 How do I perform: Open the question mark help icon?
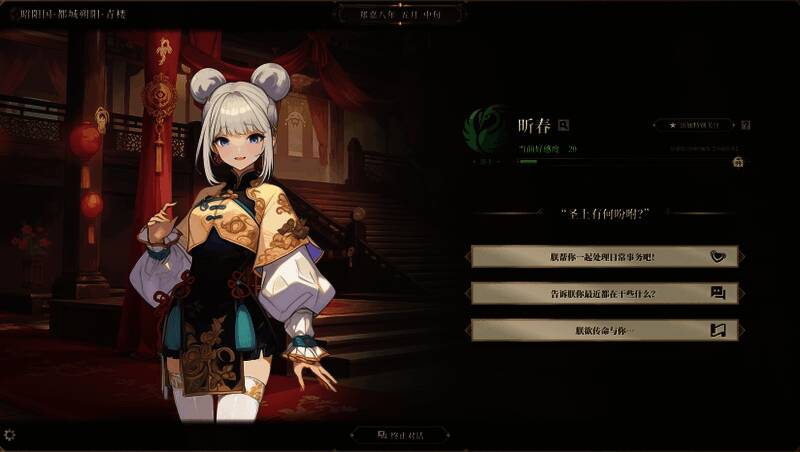(x=746, y=125)
